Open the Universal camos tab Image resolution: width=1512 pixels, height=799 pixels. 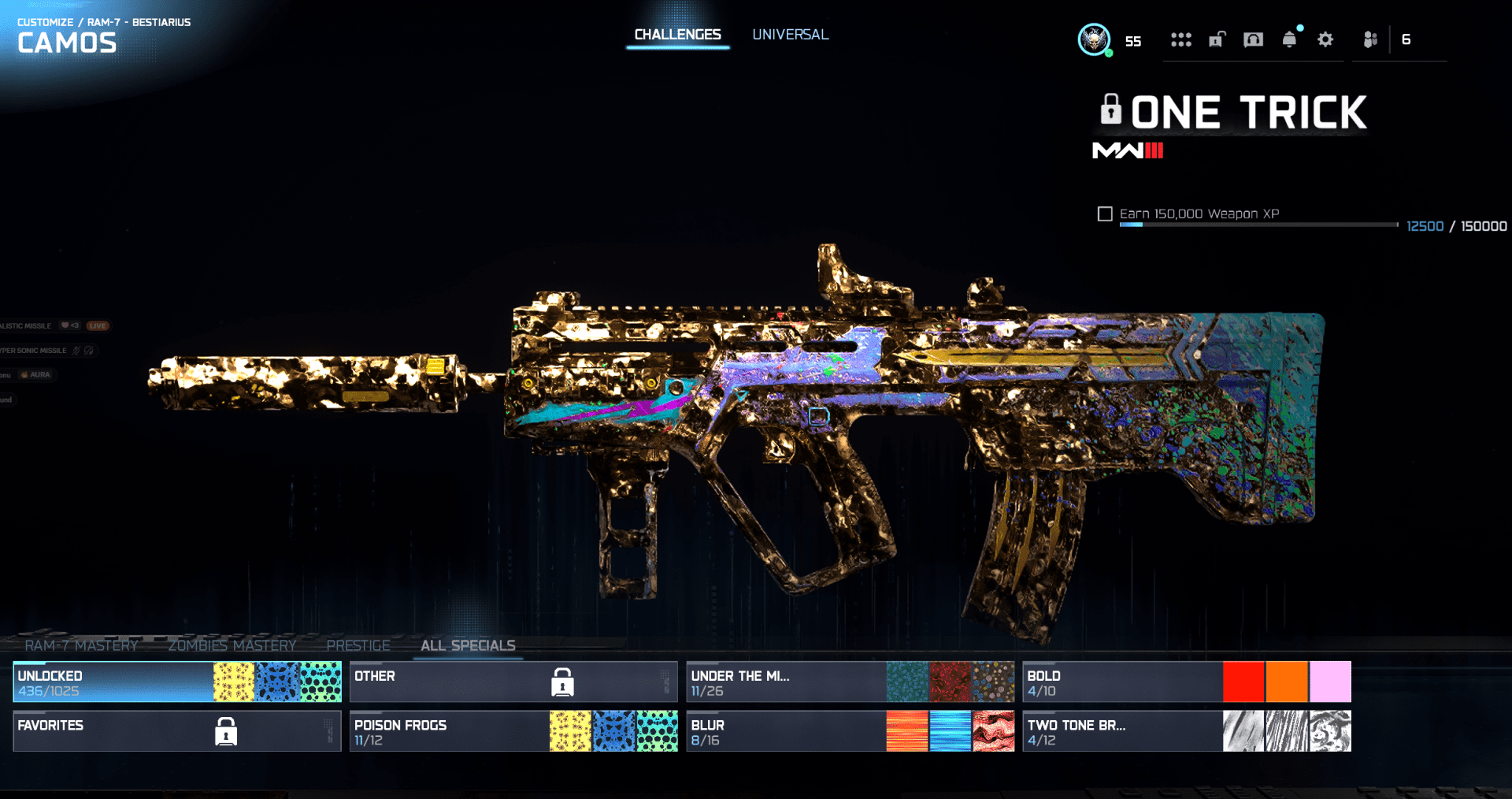coord(790,35)
